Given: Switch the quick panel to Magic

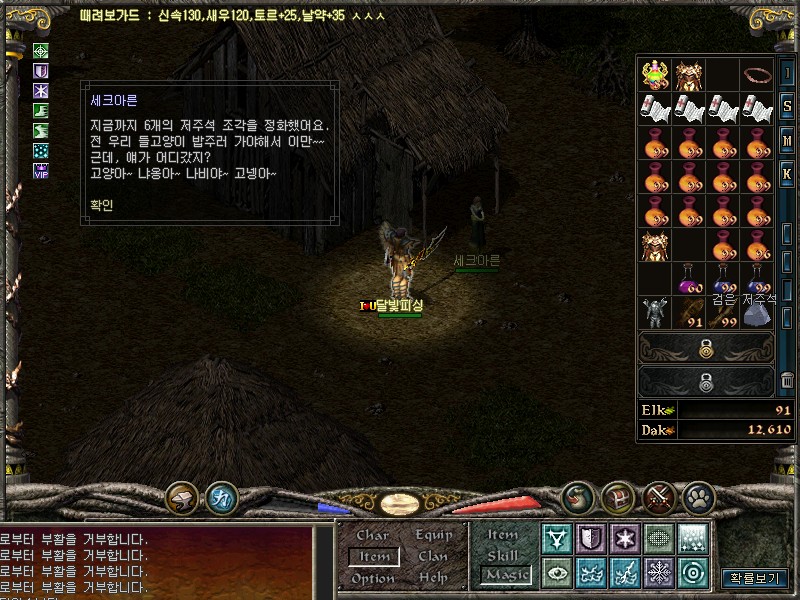Looking at the screenshot, I should [505, 575].
